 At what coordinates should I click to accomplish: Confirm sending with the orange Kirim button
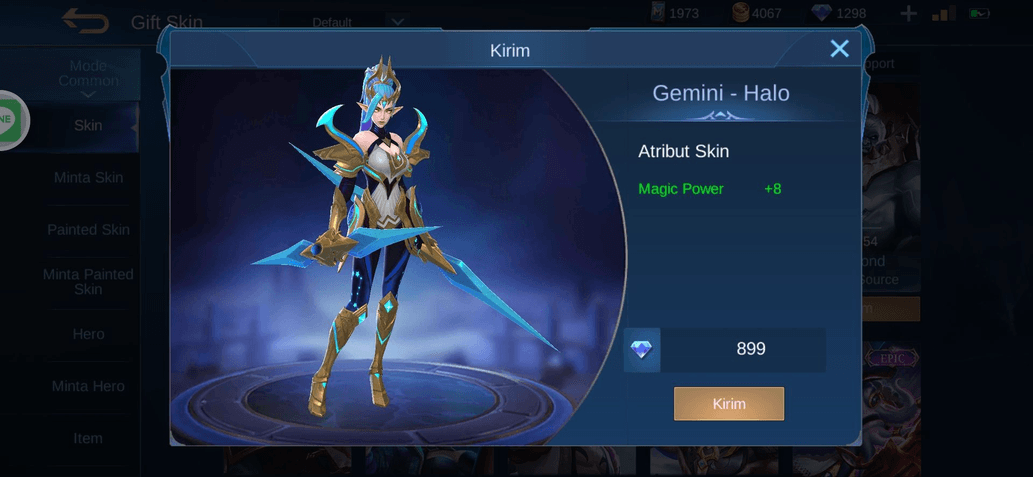click(x=729, y=404)
